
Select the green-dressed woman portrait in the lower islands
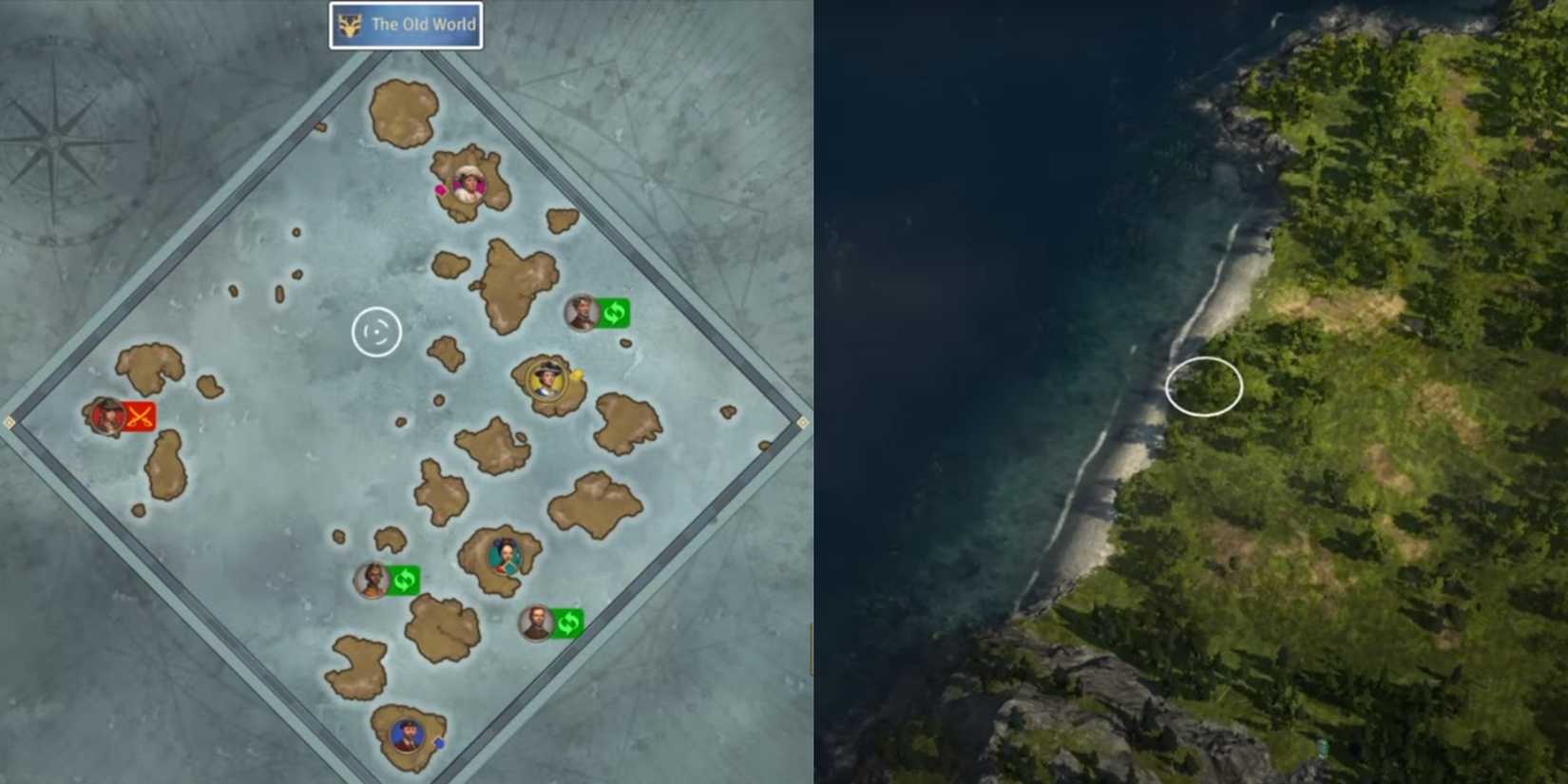(505, 555)
